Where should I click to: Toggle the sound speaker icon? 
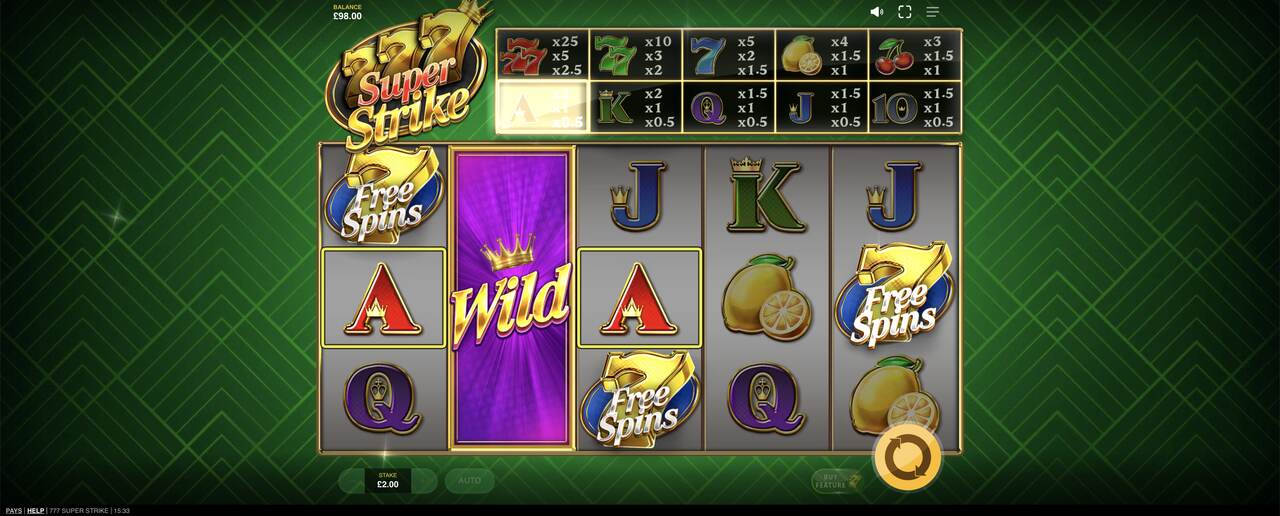click(877, 12)
